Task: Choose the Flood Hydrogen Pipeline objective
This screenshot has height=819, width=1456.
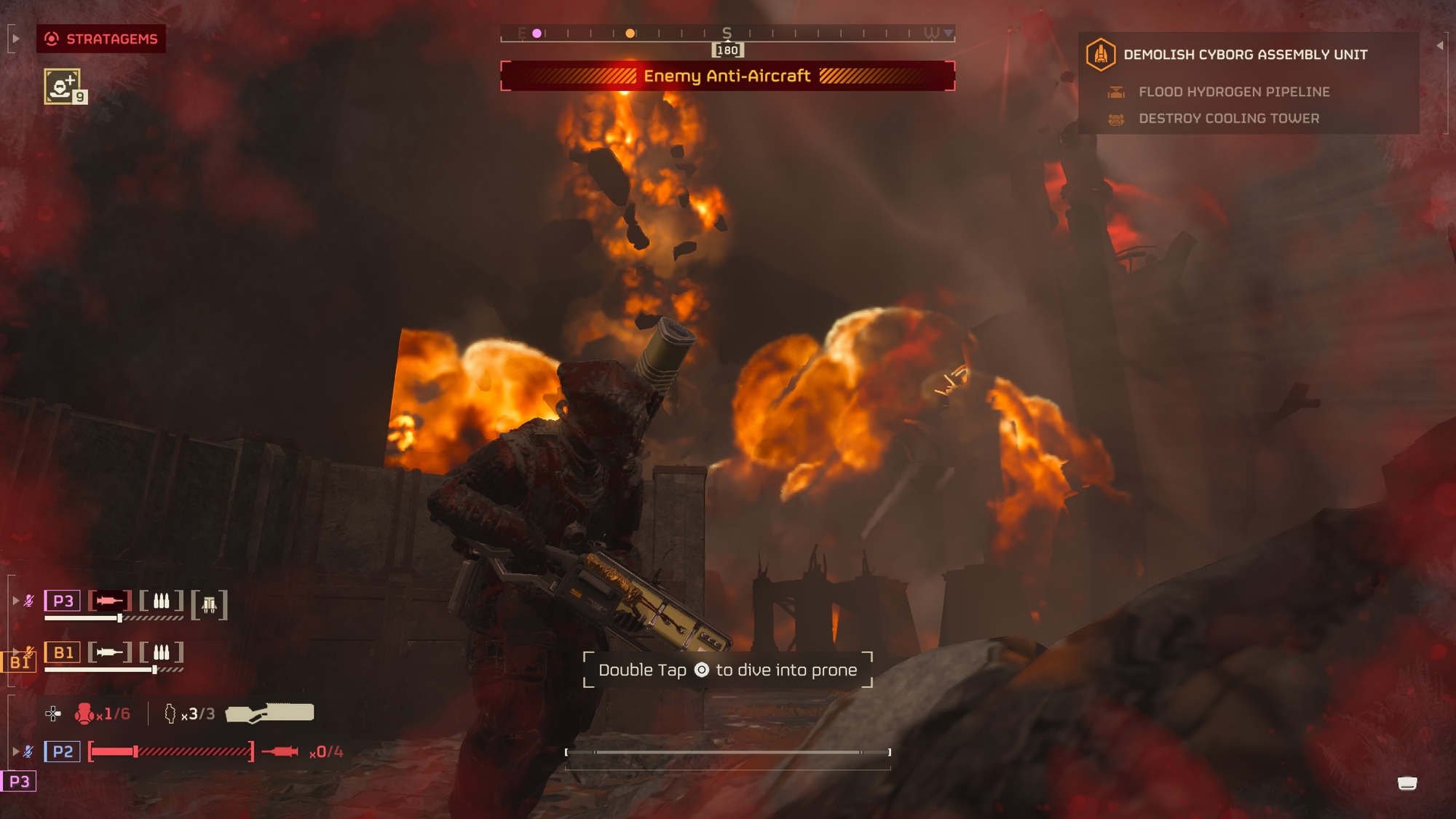Action: point(1233,92)
